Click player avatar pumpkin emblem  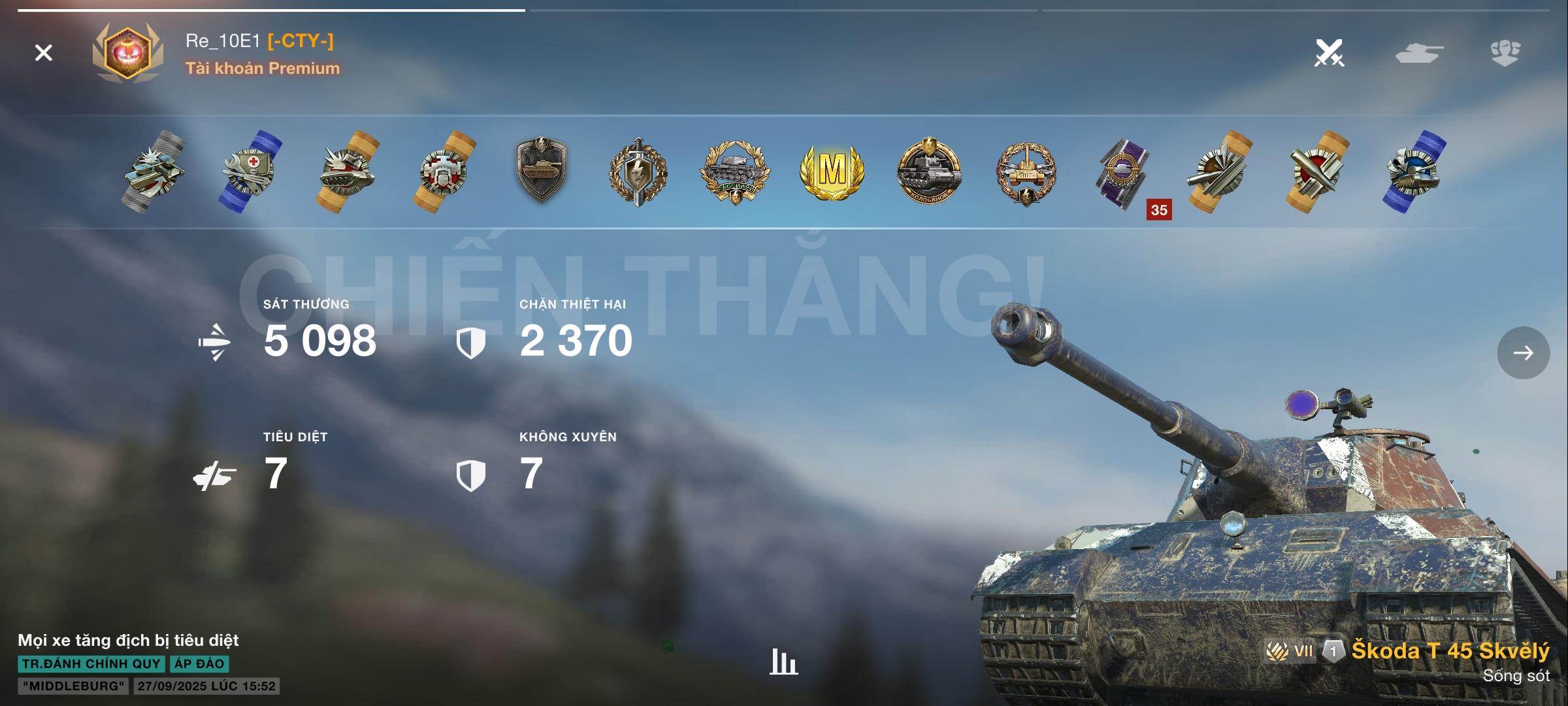point(127,54)
